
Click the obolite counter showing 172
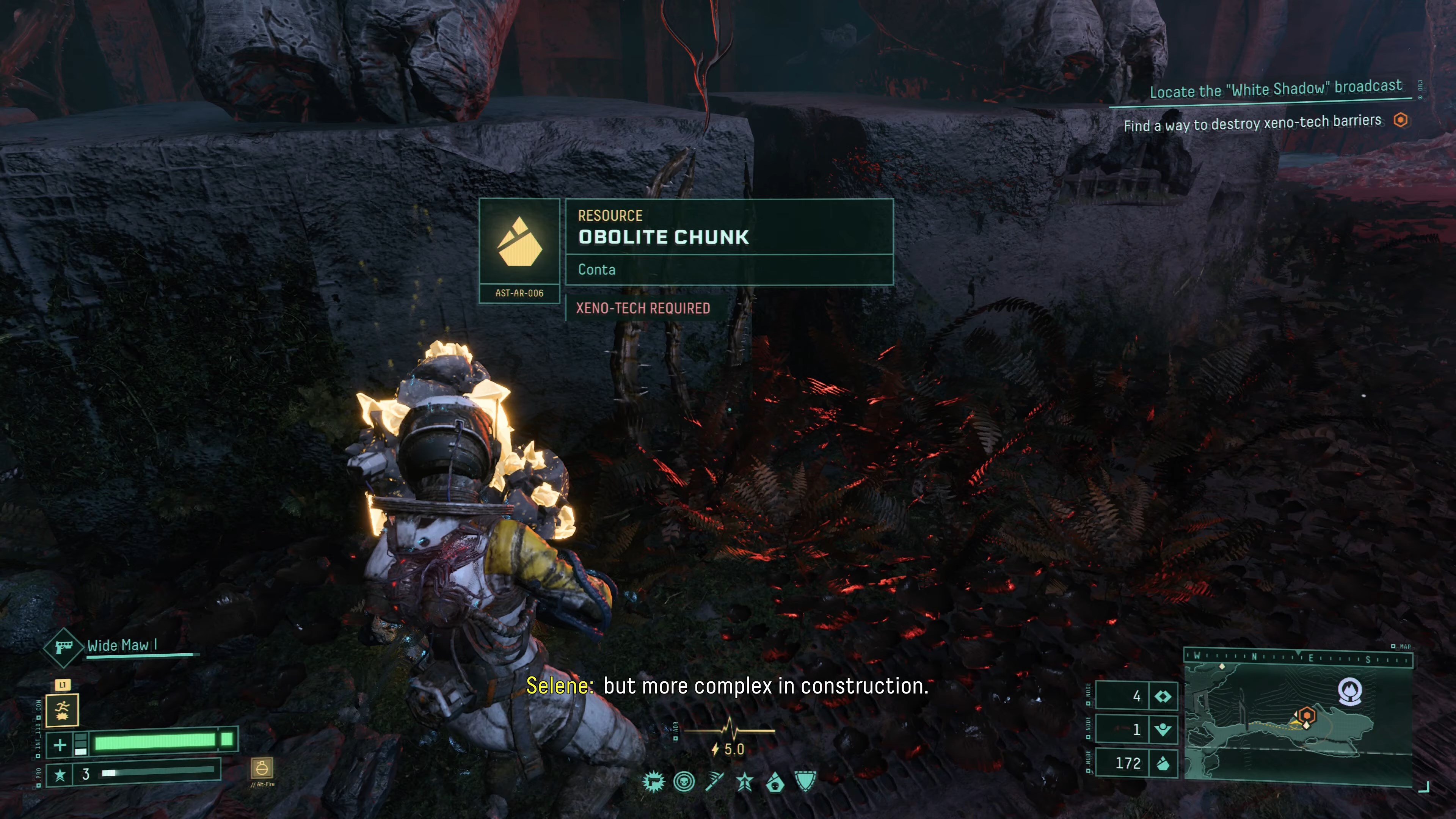coord(1136,763)
